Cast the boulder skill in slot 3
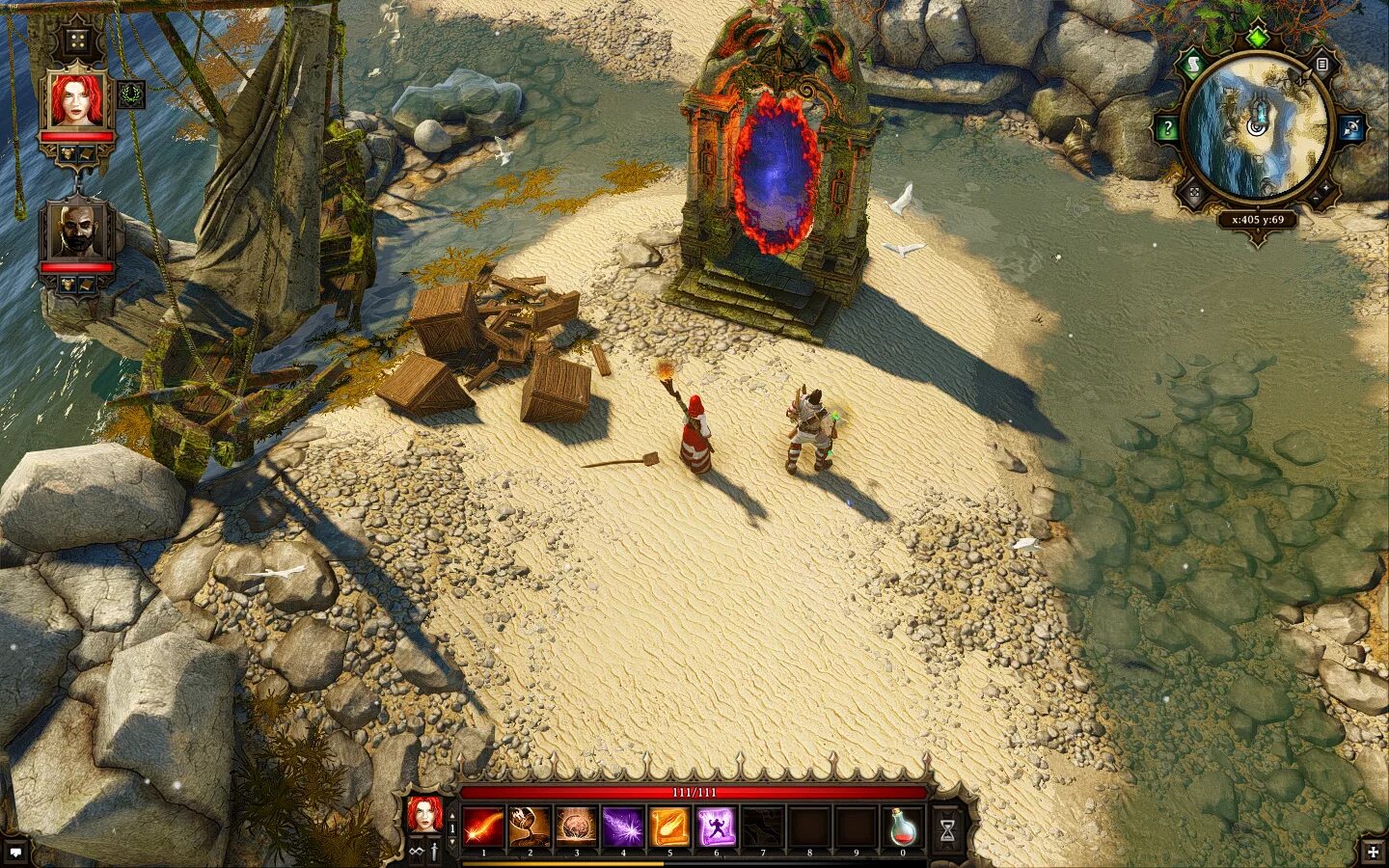 [x=576, y=827]
